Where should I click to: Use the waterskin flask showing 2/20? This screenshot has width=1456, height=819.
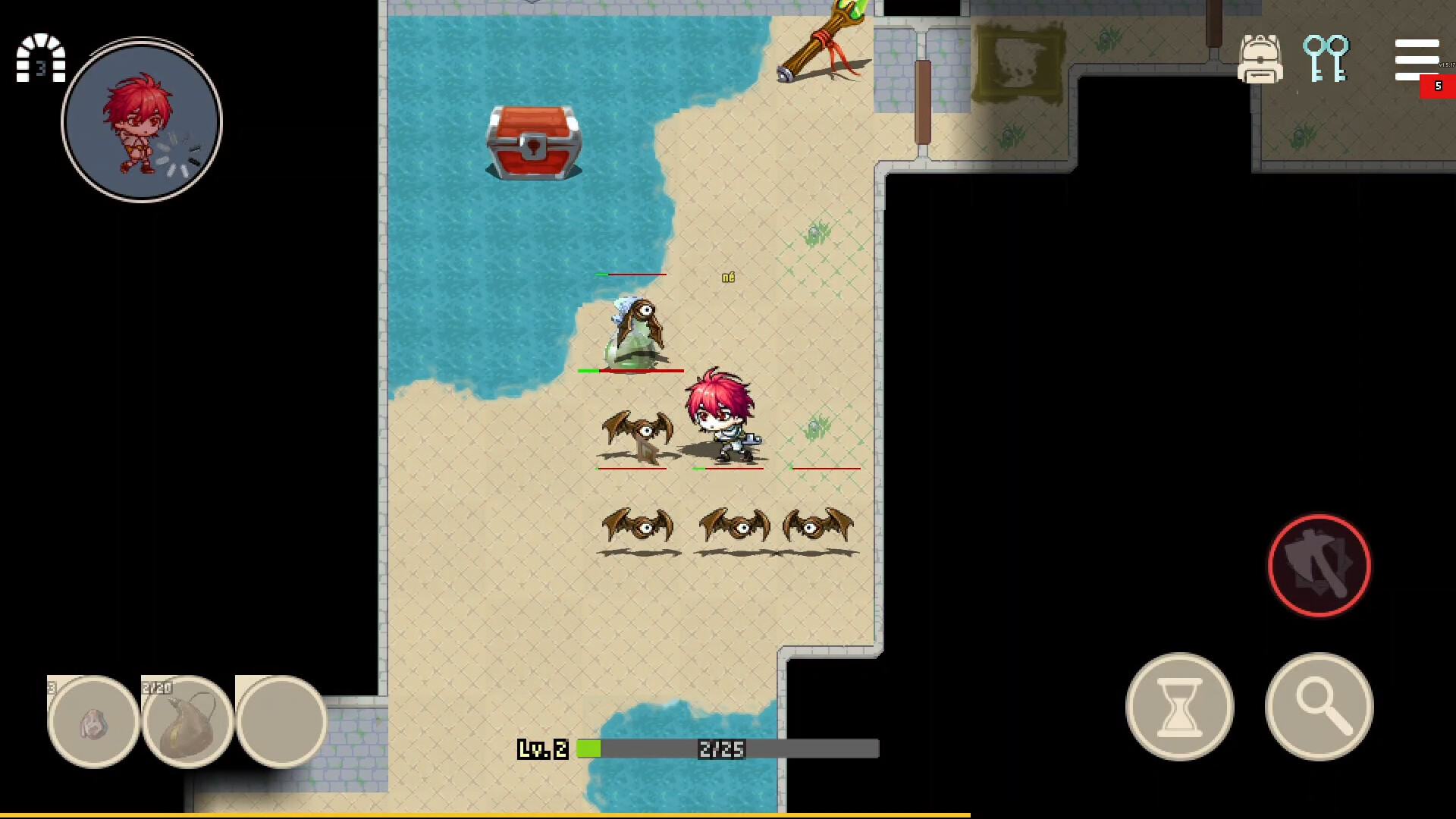(x=187, y=720)
